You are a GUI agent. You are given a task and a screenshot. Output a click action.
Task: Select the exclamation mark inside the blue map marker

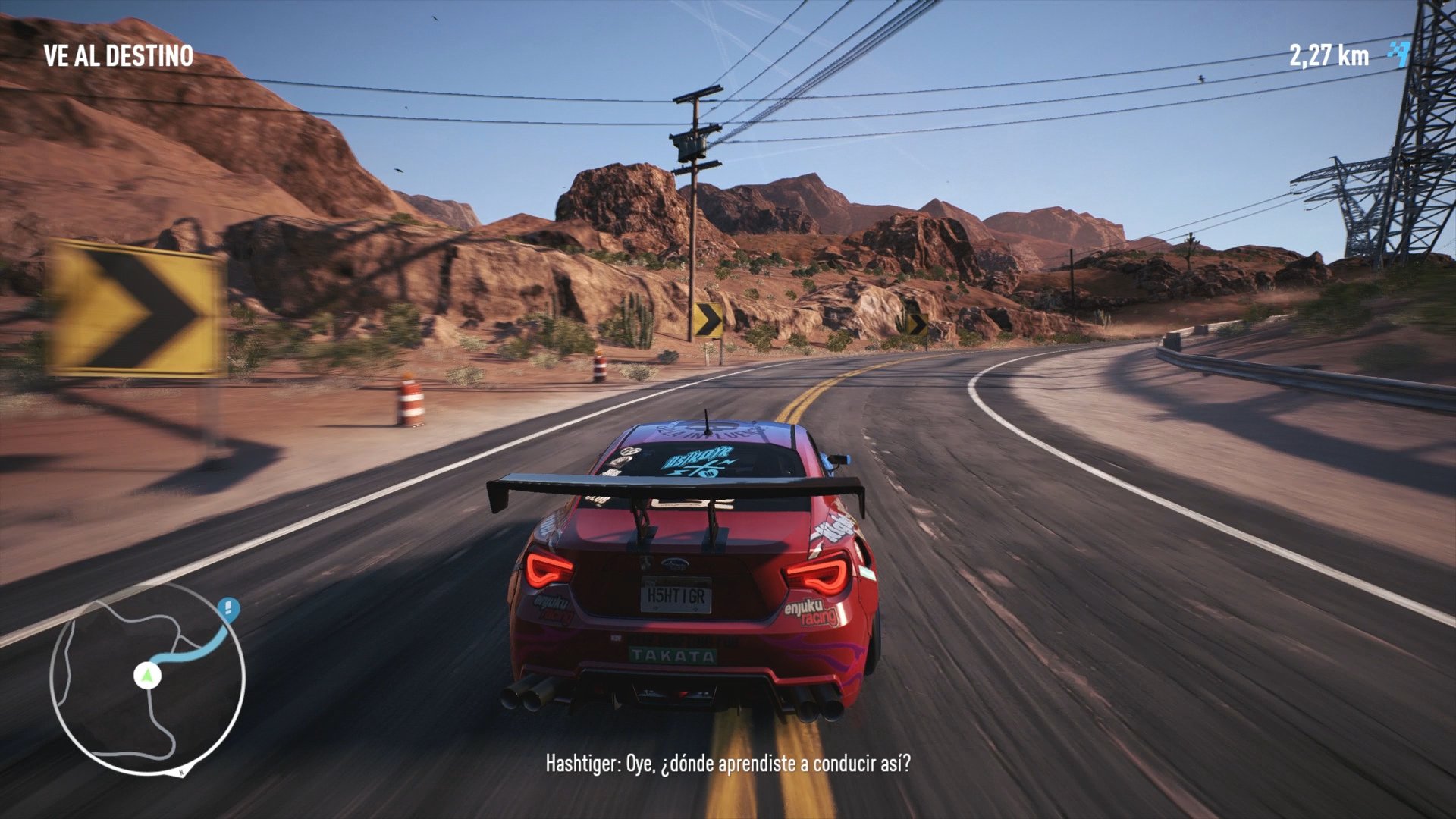coord(227,606)
